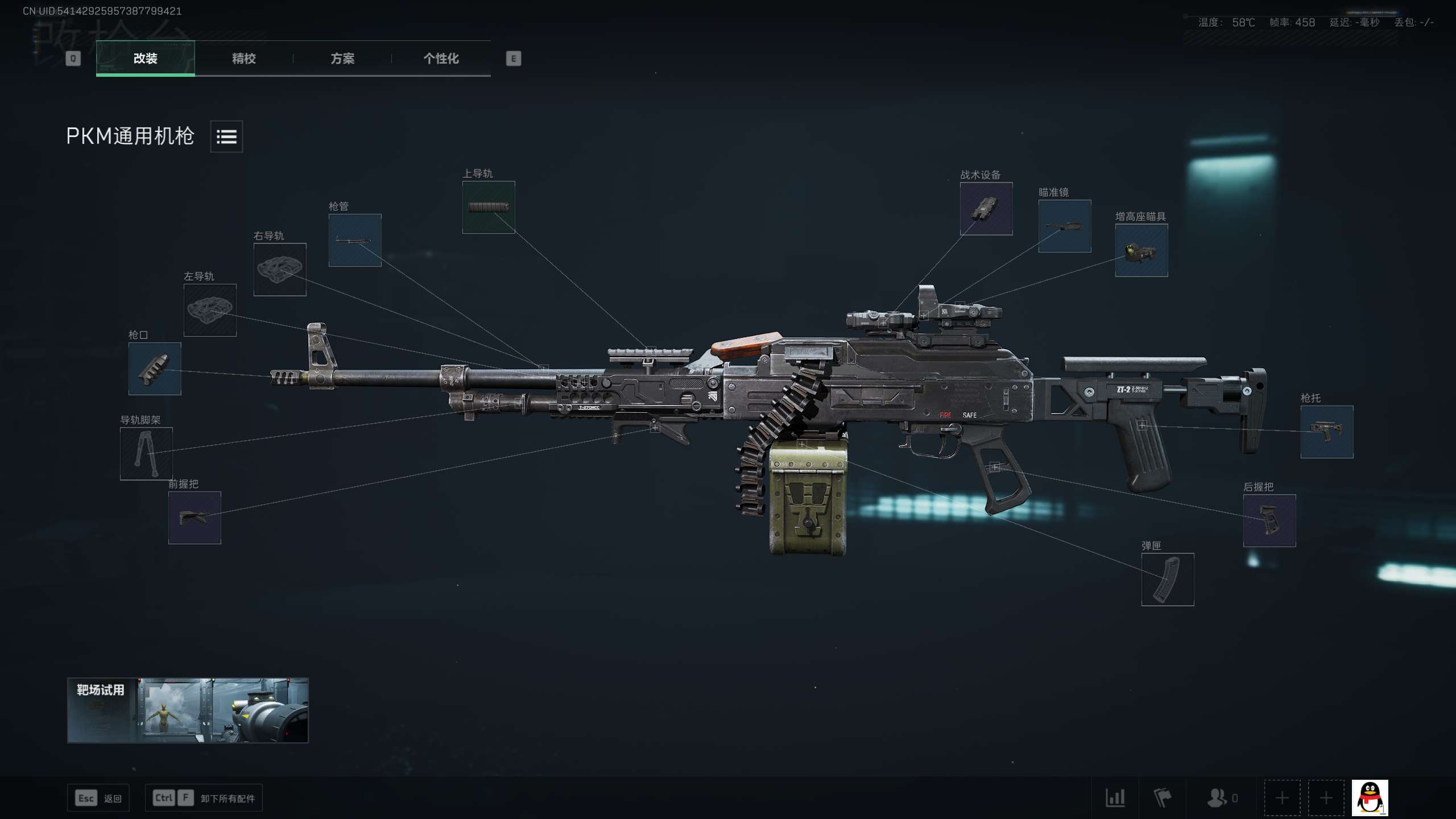Viewport: 1456px width, 819px height.
Task: Select the 方案 tab
Action: [x=342, y=58]
